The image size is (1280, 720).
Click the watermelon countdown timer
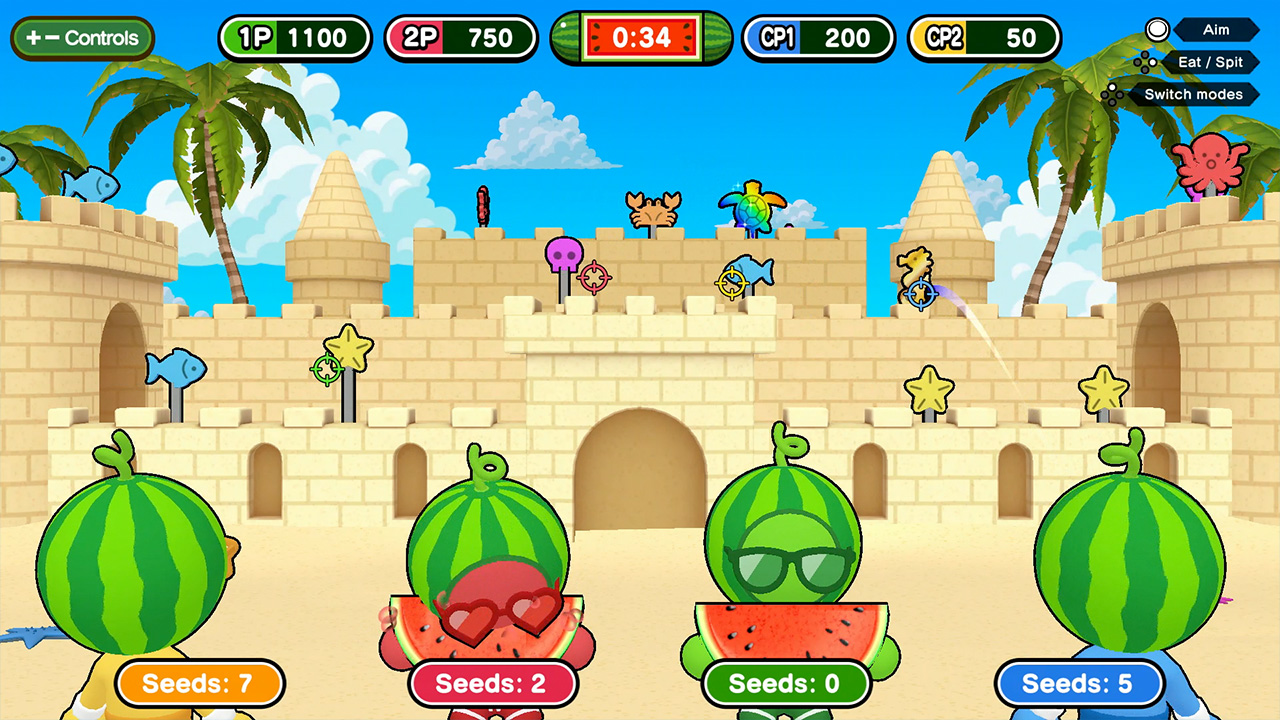click(x=640, y=38)
